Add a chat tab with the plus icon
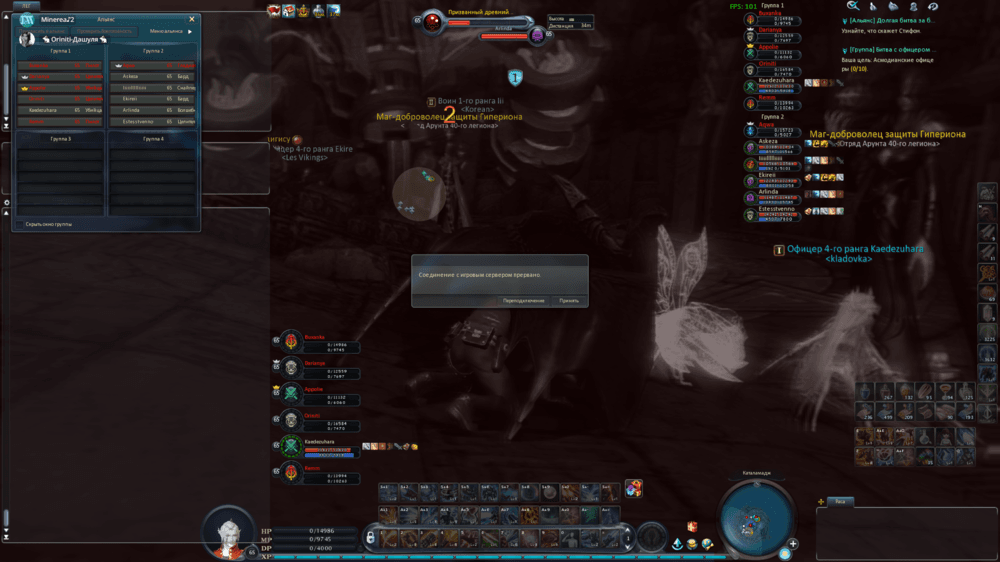The image size is (1000, 562). [821, 502]
